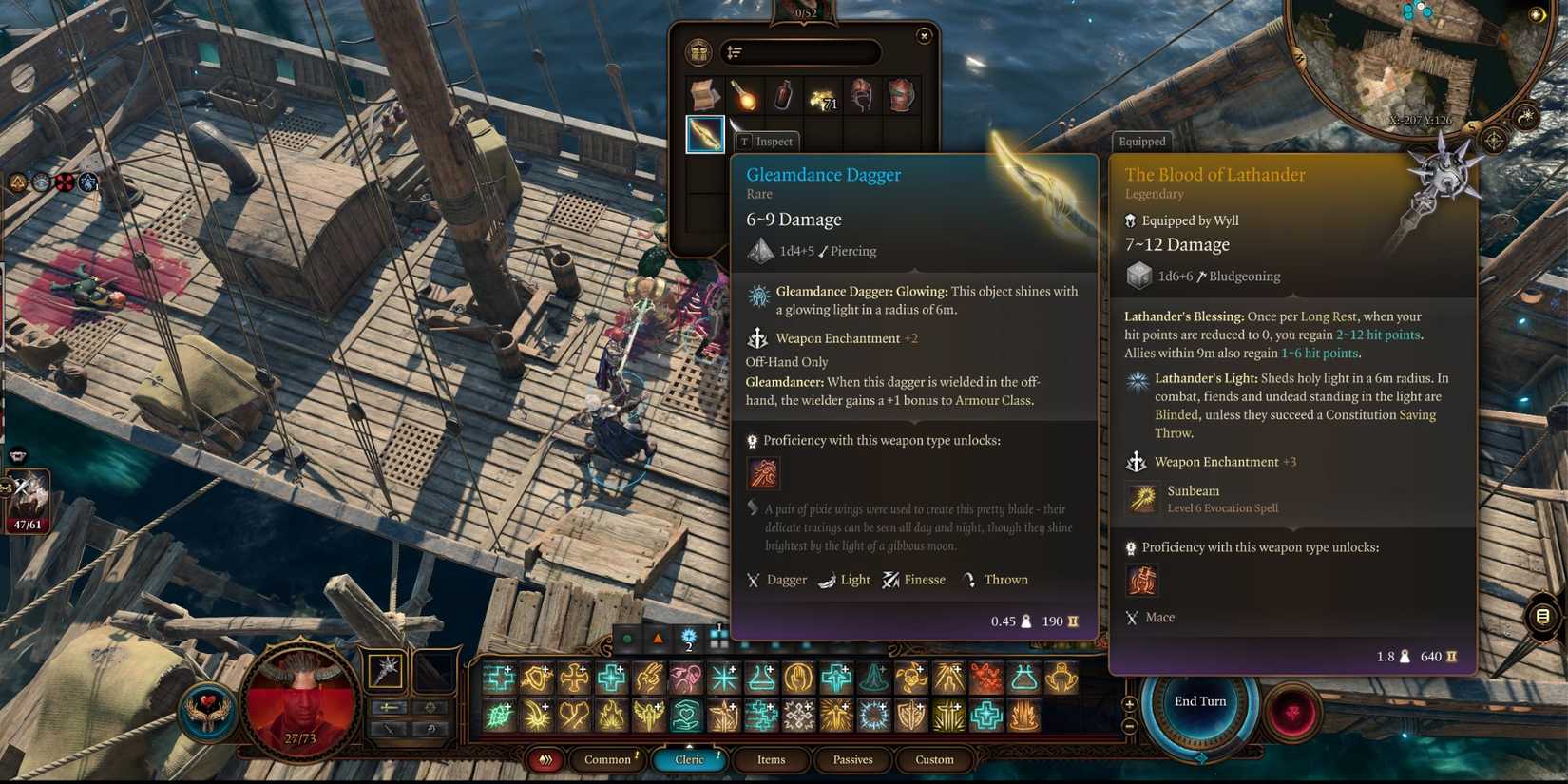Click the Gleamdance Dagger slot in the inventory
1568x784 pixels.
pos(704,133)
